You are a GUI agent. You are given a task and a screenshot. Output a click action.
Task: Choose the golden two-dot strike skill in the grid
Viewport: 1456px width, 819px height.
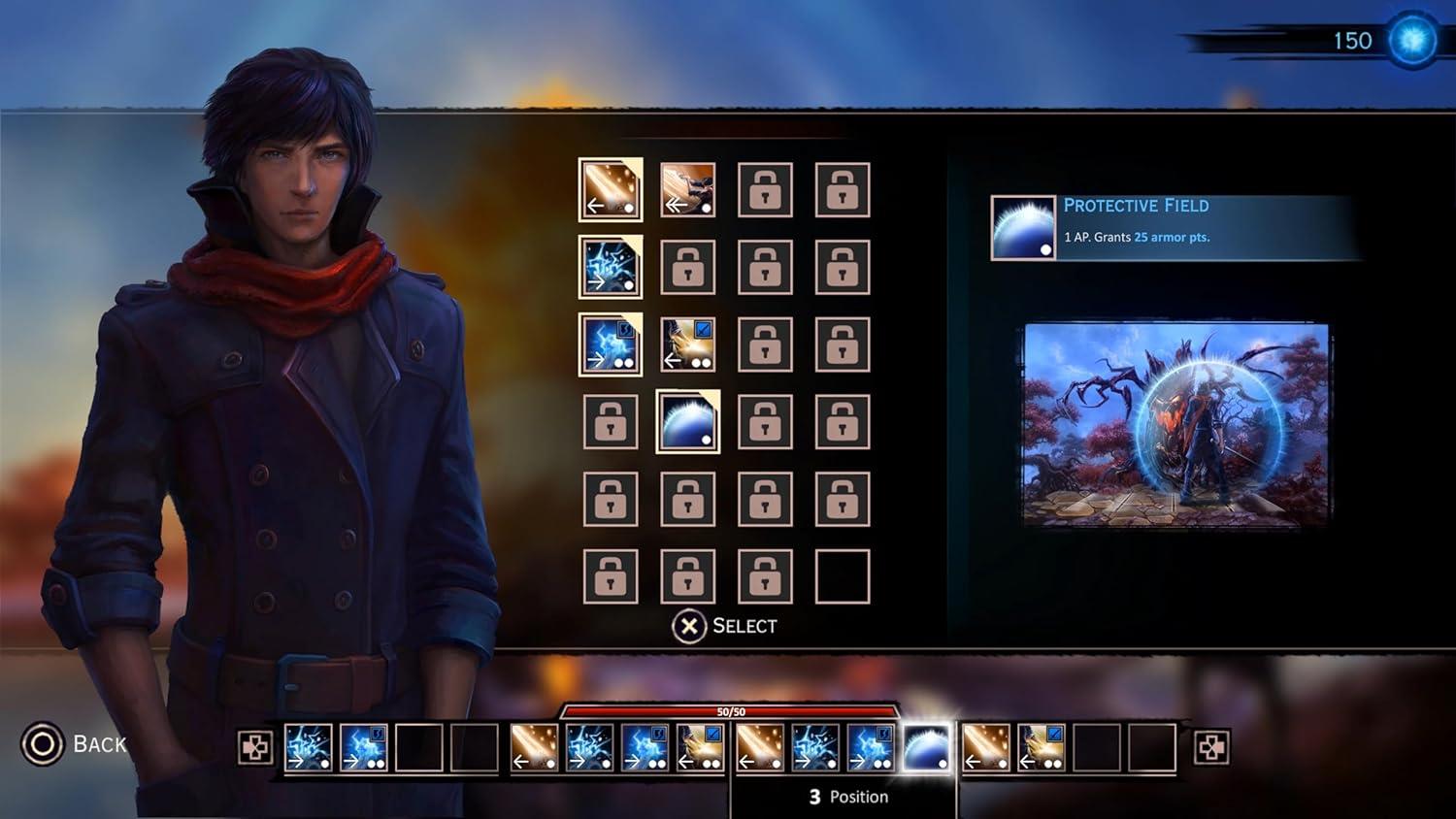click(688, 344)
